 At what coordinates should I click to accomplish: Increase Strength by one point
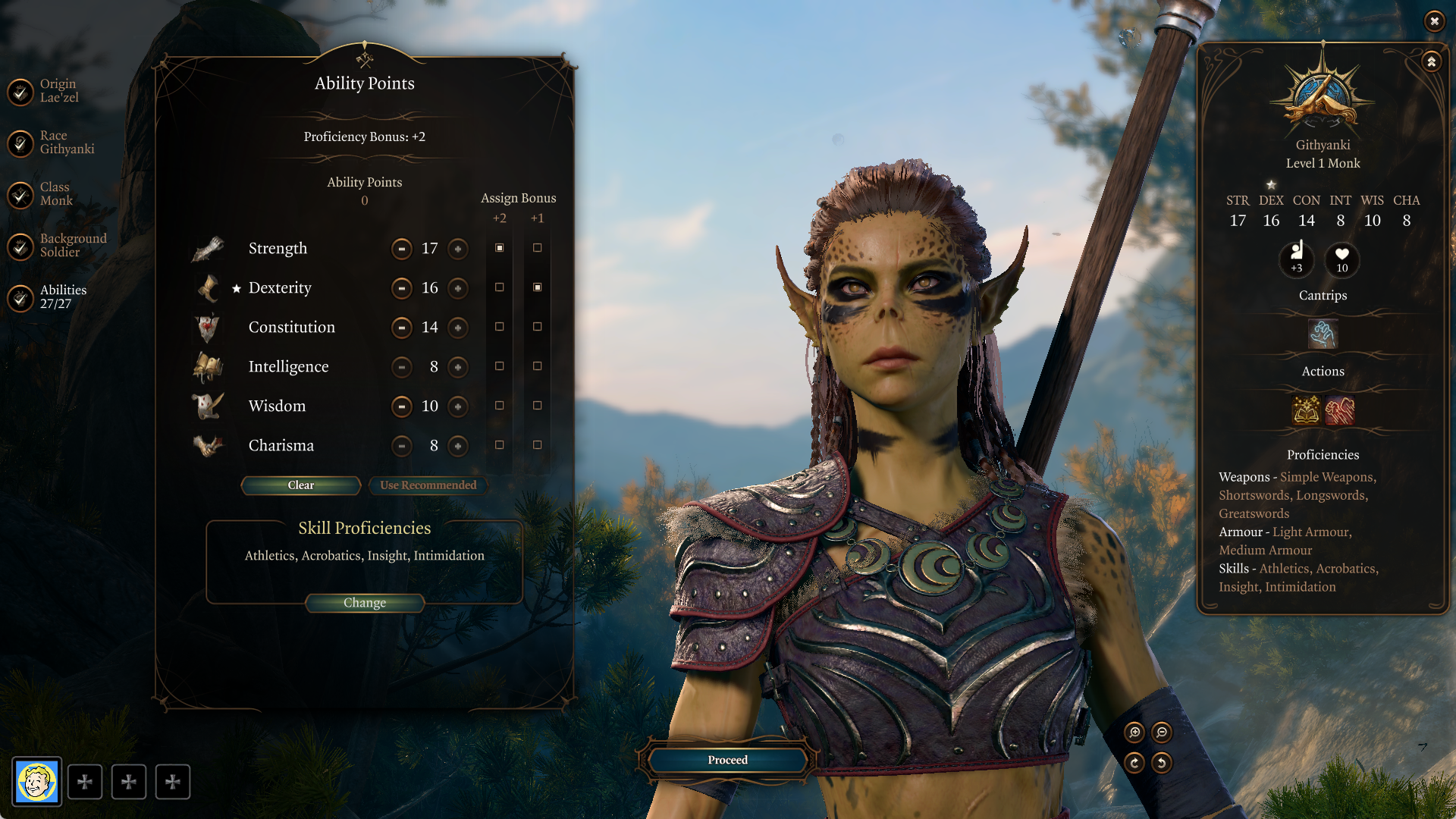[x=458, y=249]
